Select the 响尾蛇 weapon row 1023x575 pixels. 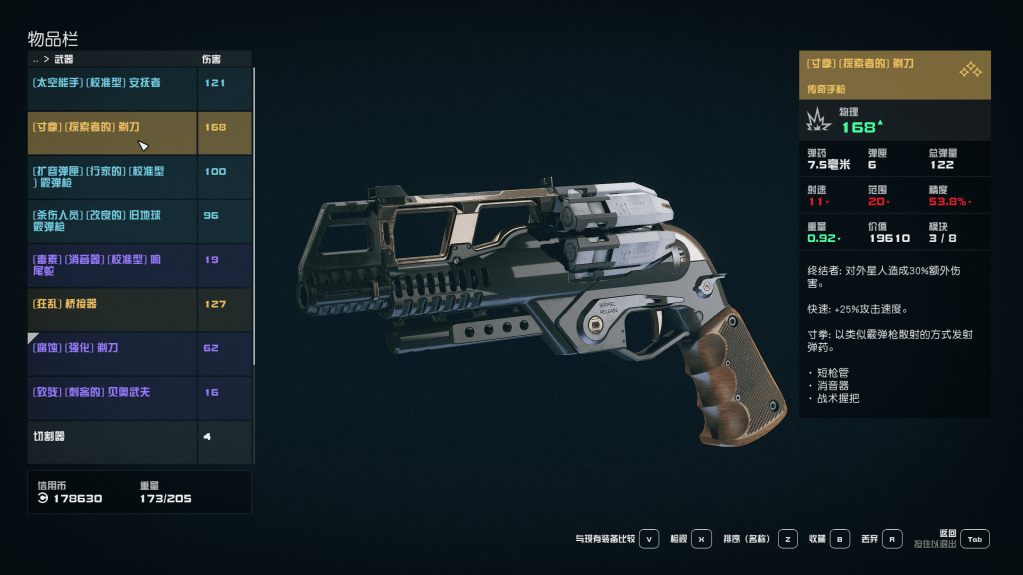click(112, 265)
